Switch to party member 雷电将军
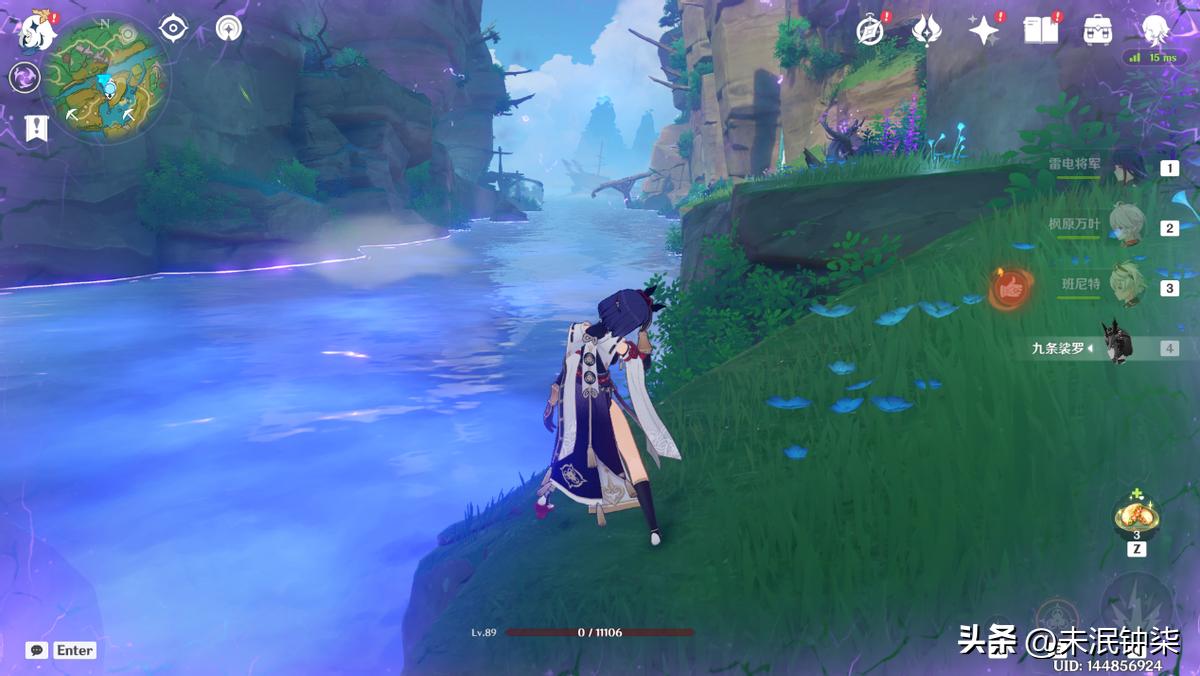Image resolution: width=1200 pixels, height=676 pixels. pos(1130,168)
